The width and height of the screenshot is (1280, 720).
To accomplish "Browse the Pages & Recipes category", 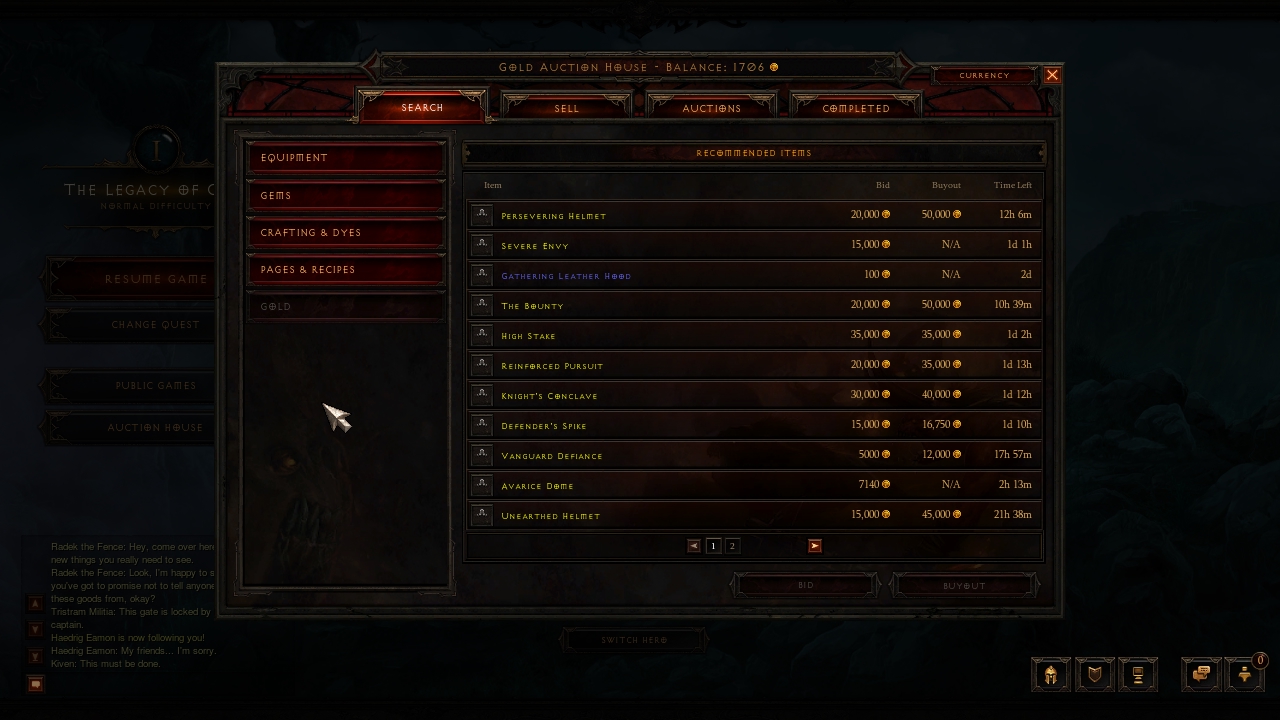I will [345, 269].
